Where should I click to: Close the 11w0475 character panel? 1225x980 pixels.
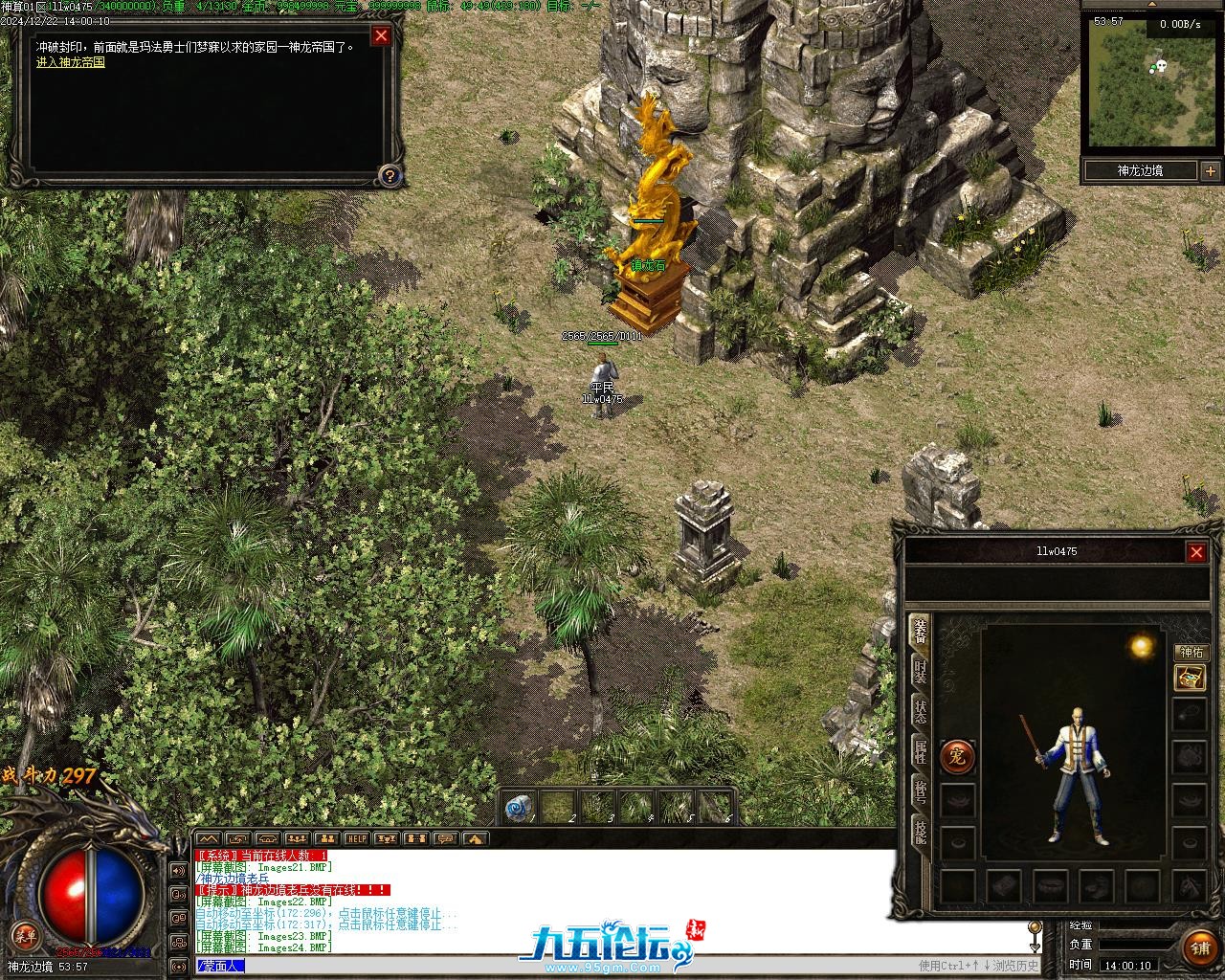tap(1196, 552)
